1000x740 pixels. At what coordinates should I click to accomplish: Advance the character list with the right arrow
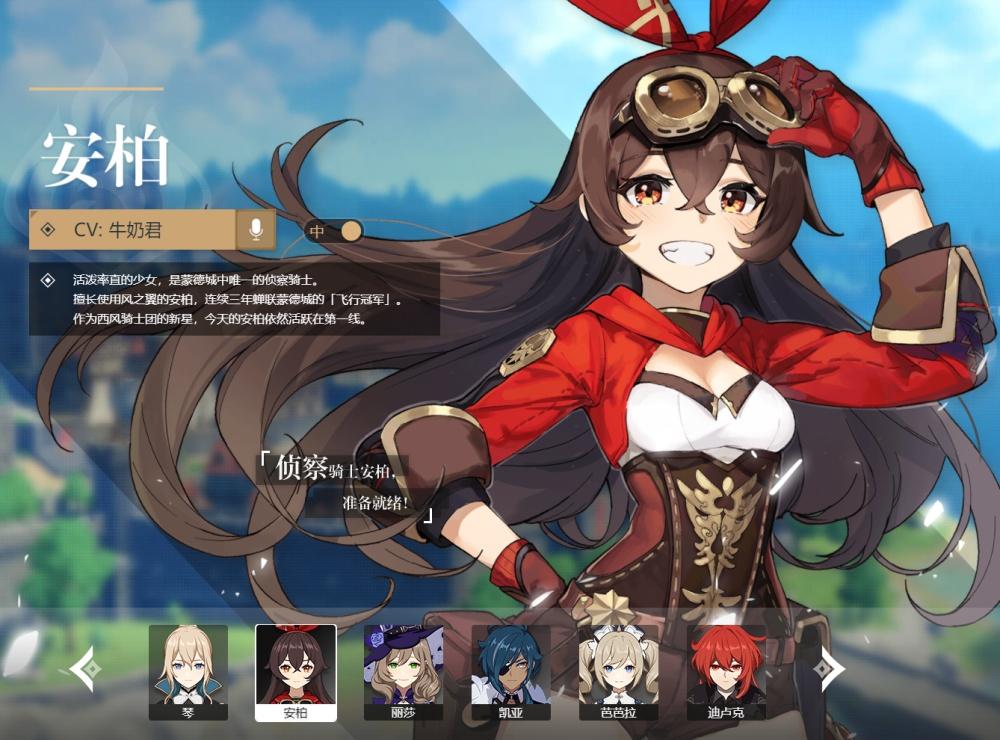point(828,669)
